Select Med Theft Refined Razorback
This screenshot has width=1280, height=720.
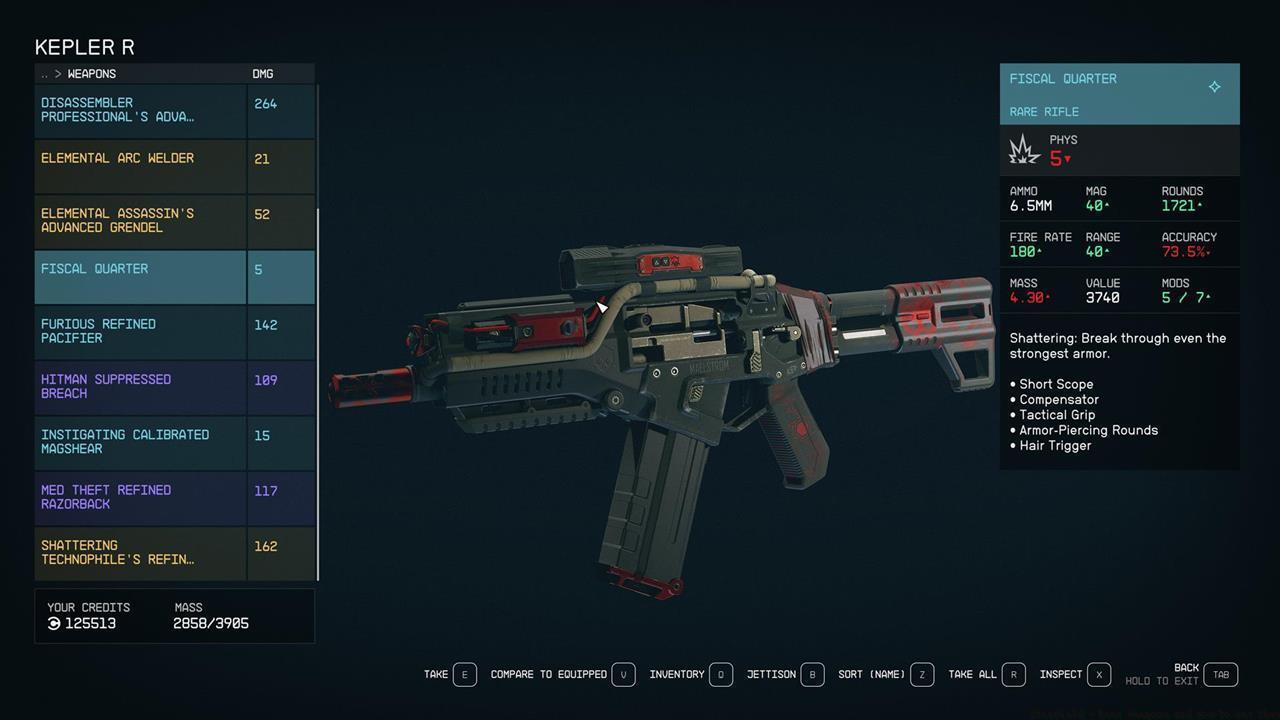(140, 497)
